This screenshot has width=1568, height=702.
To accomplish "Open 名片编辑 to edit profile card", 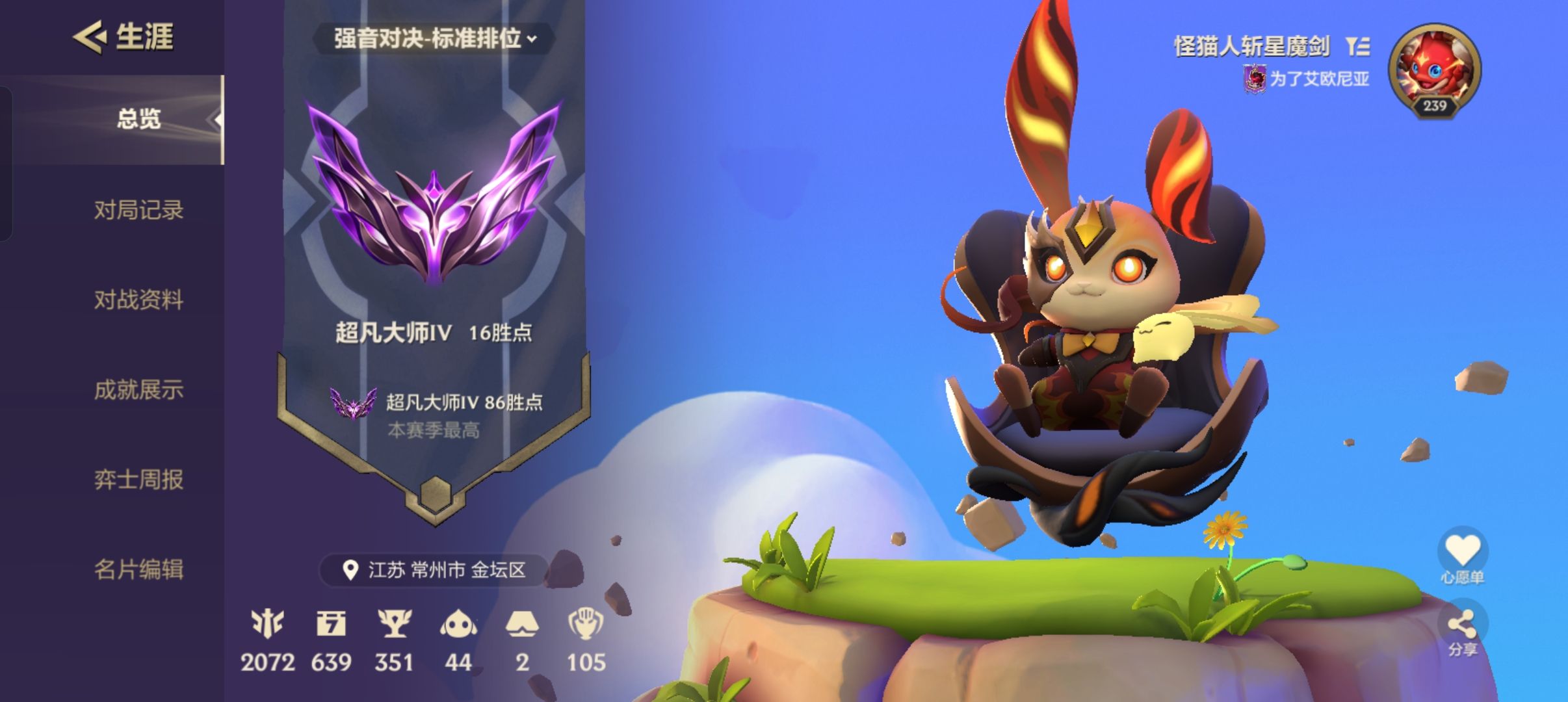I will [140, 571].
